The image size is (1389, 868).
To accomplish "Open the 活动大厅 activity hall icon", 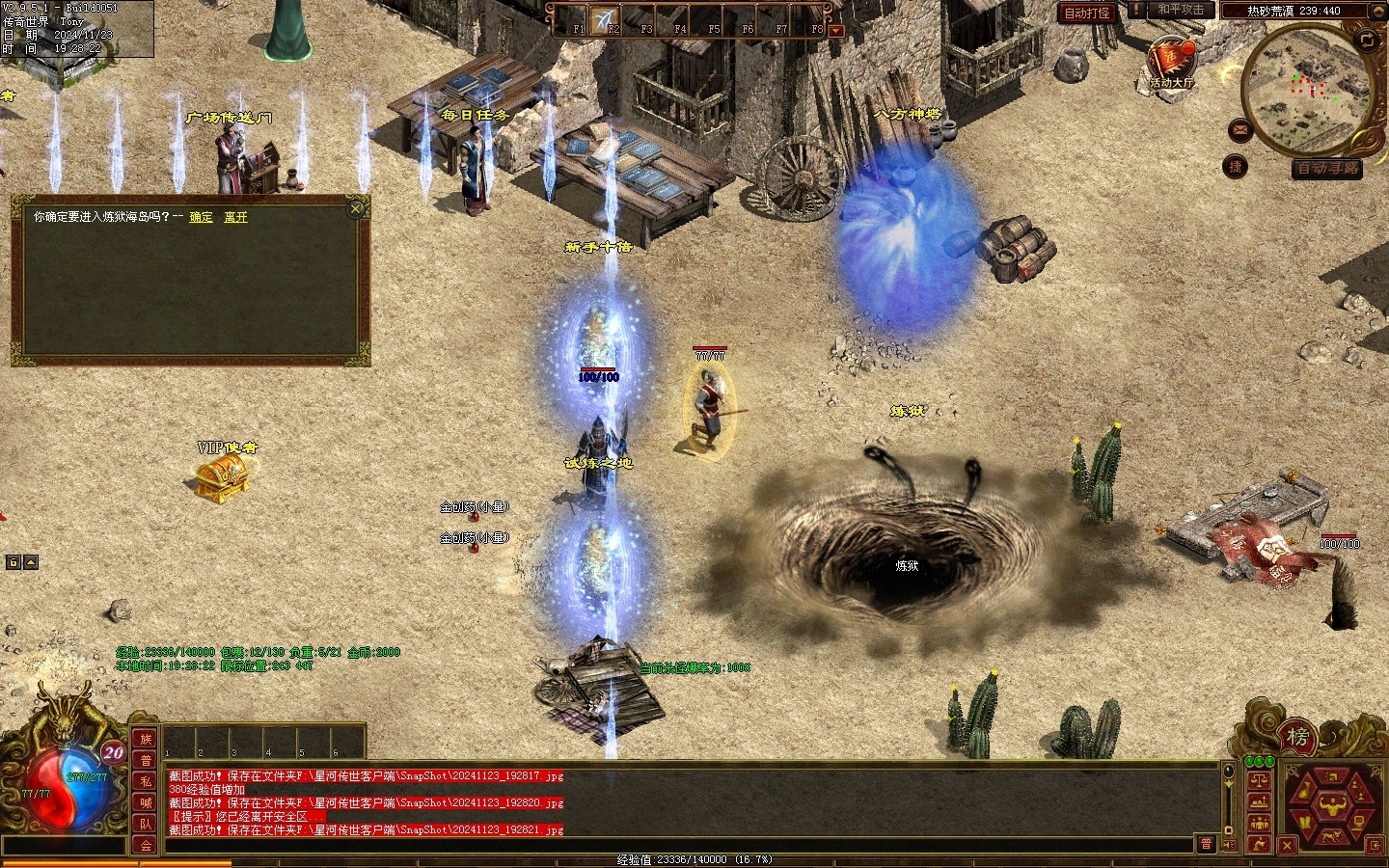I will (1171, 63).
